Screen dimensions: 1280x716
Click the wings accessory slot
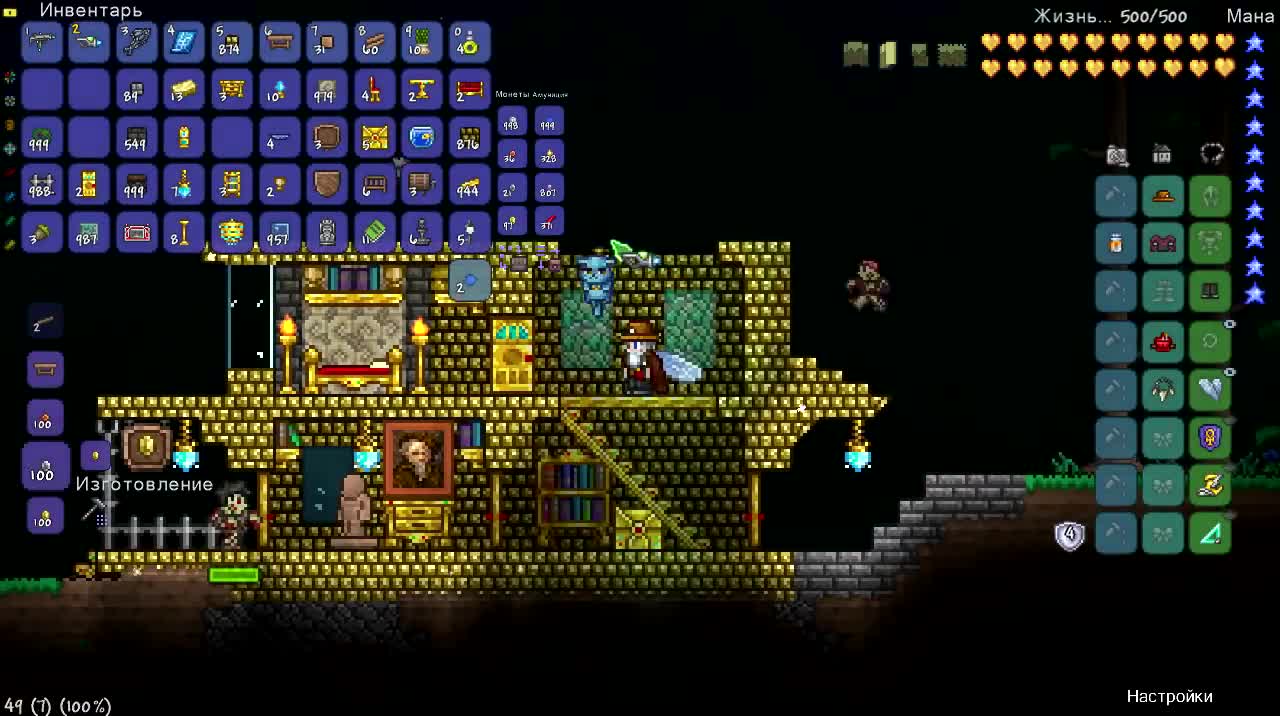(x=1210, y=389)
